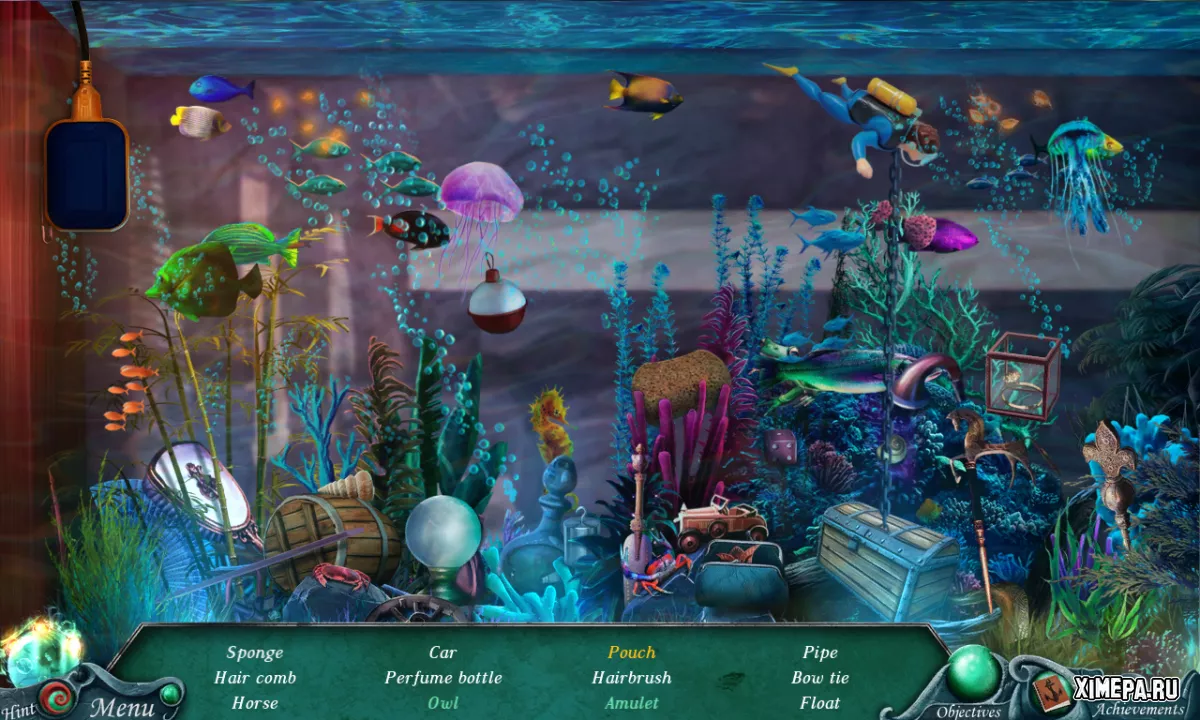Select Amulet in the item list

click(x=632, y=702)
